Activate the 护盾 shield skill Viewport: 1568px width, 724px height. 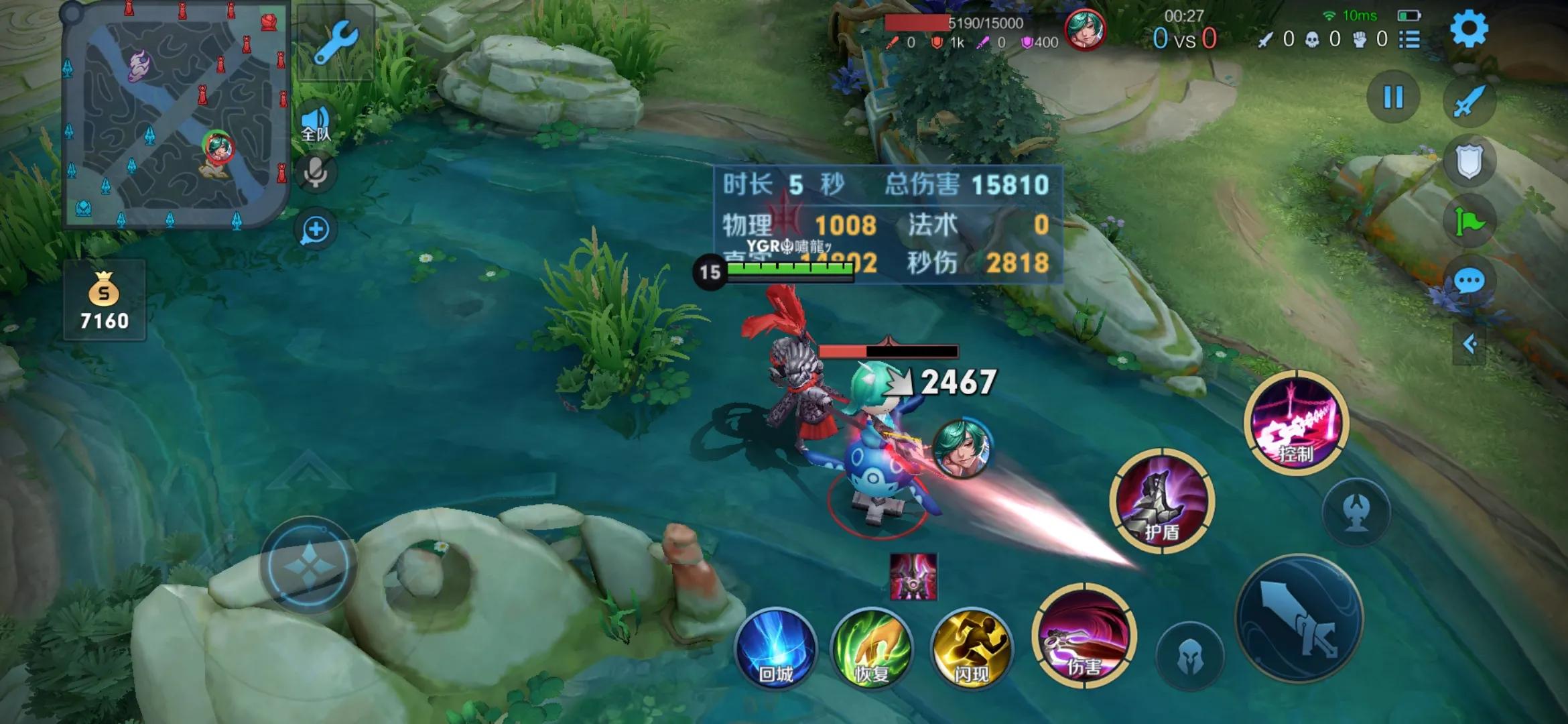[x=1161, y=501]
